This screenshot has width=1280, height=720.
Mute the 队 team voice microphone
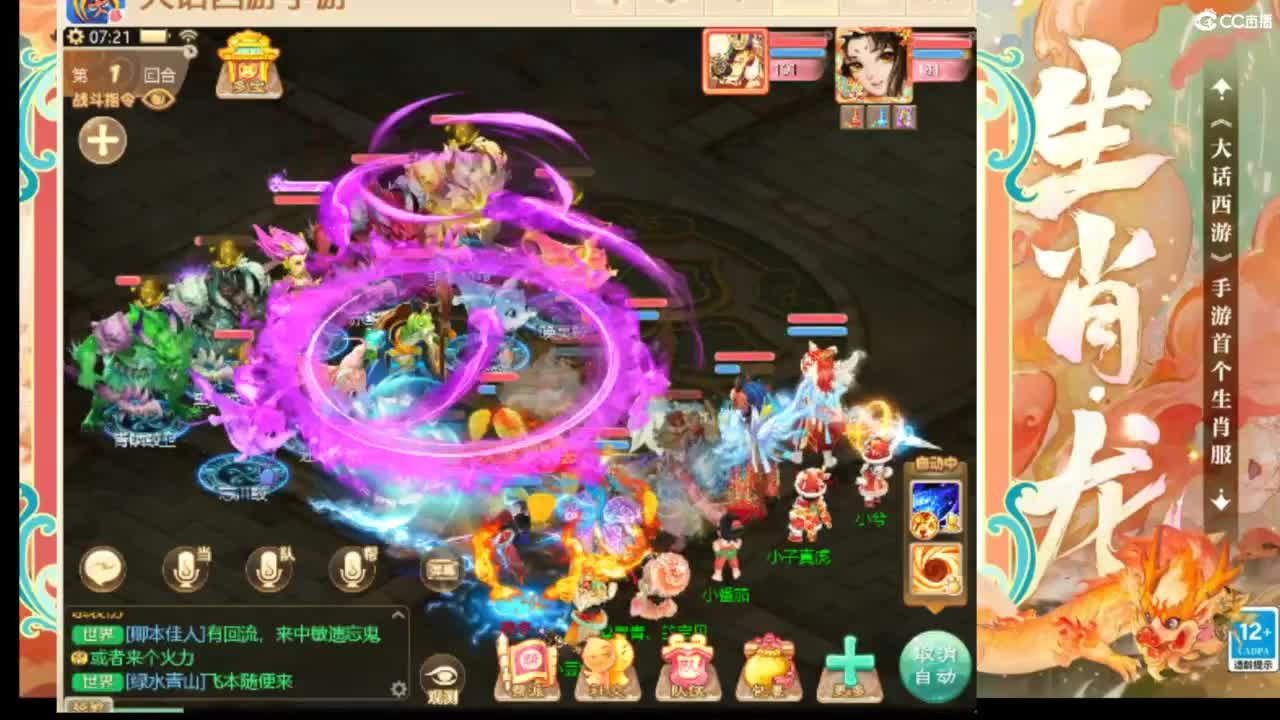pyautogui.click(x=268, y=570)
